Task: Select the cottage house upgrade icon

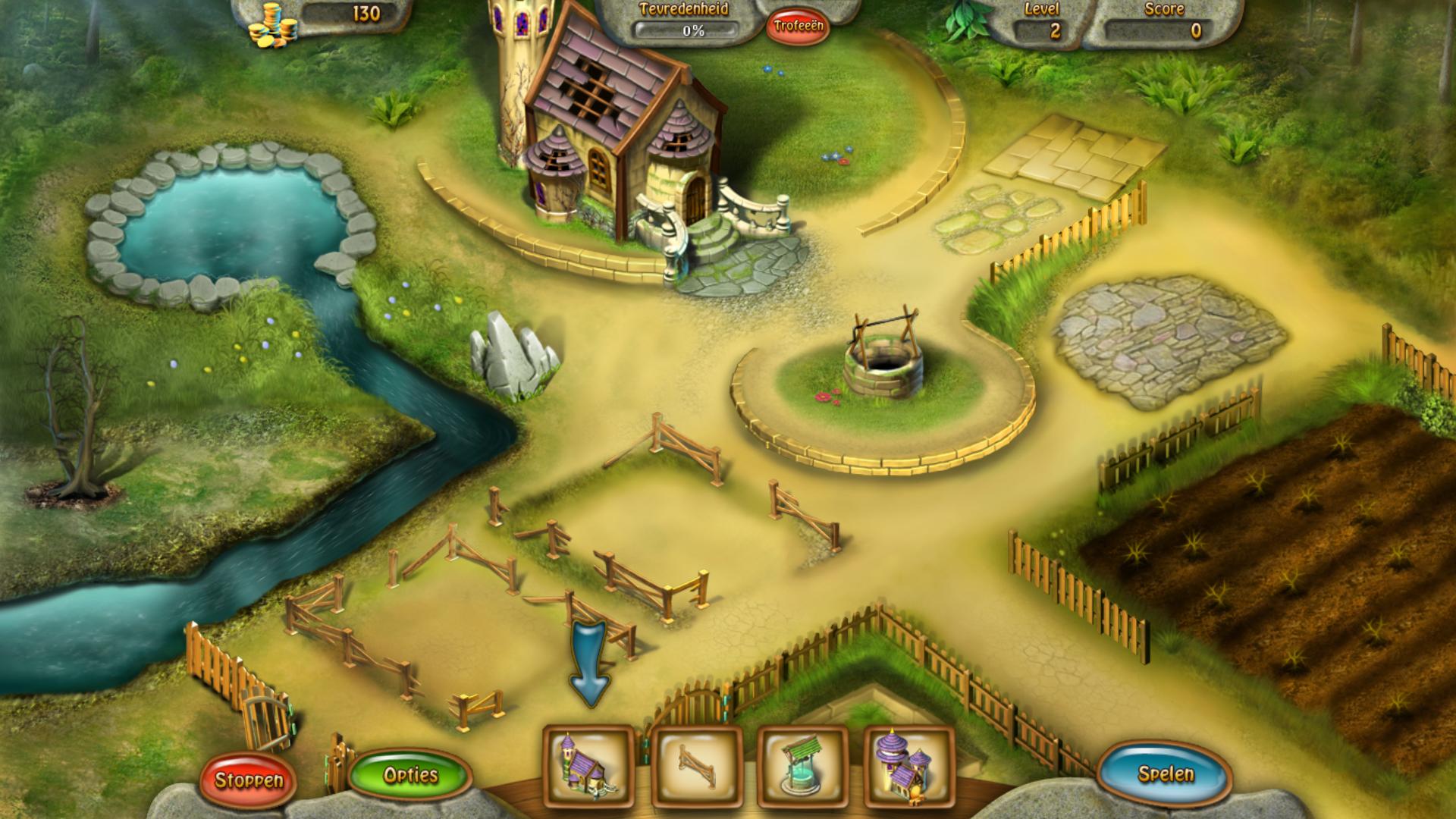Action: [588, 767]
